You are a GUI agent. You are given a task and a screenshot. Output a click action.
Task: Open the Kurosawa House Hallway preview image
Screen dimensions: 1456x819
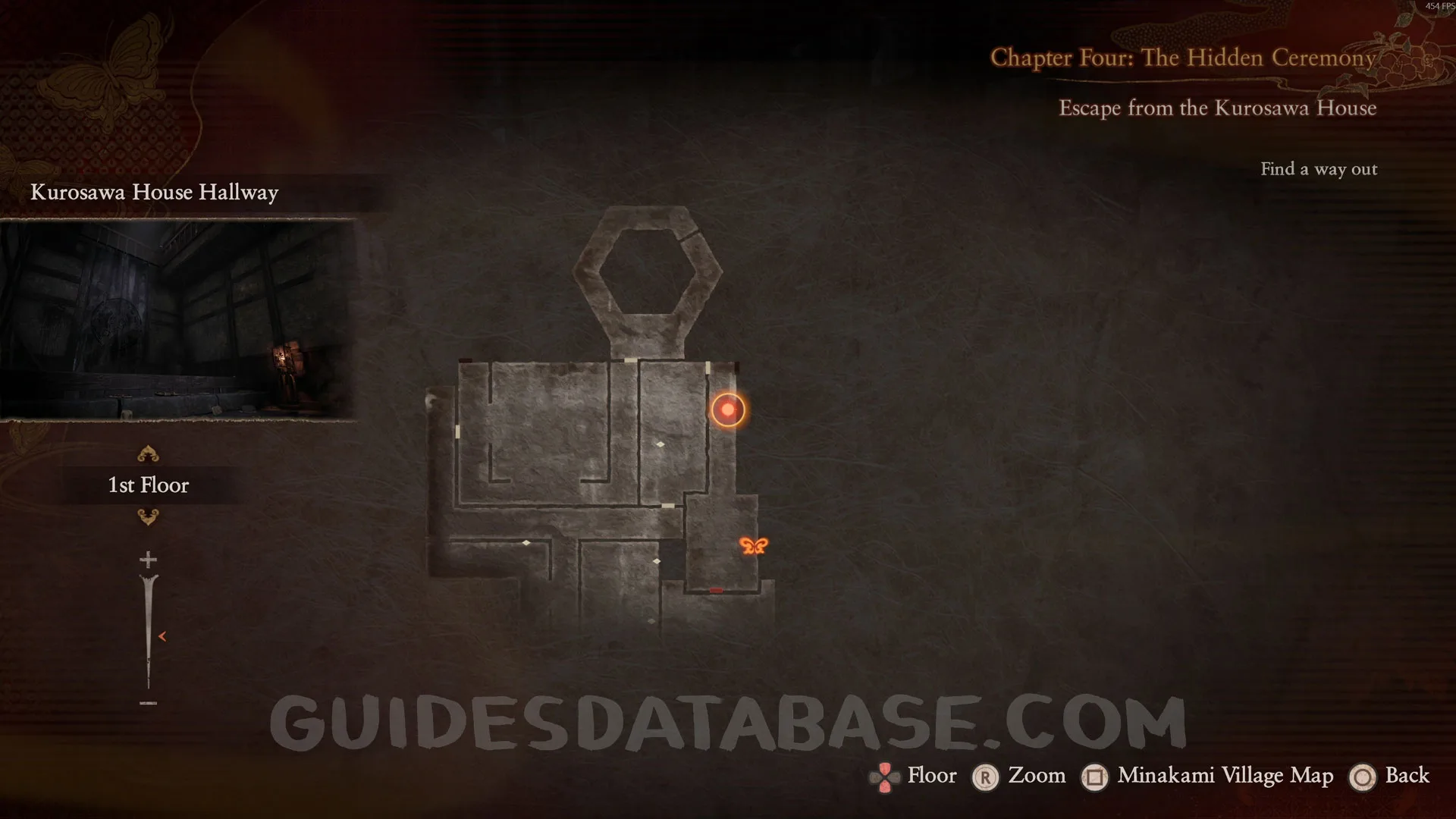pyautogui.click(x=177, y=319)
